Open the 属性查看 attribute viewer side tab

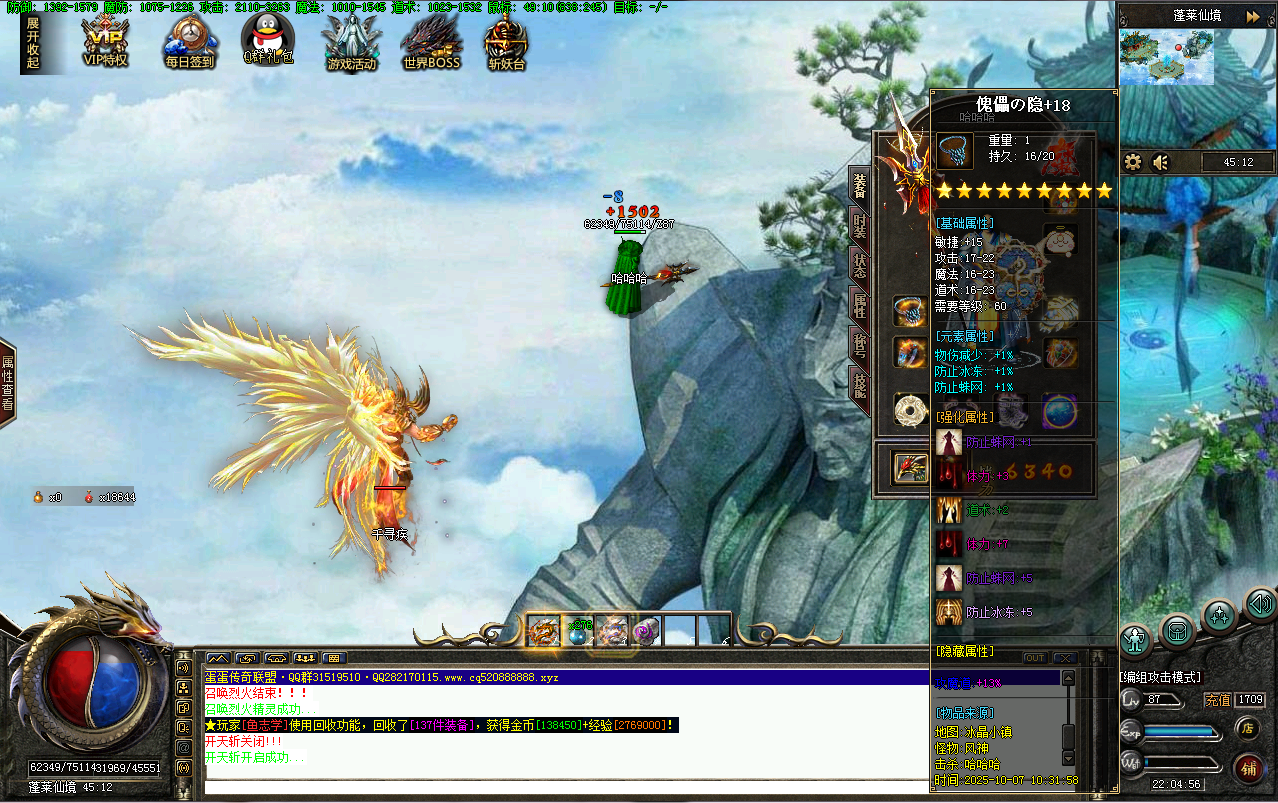(x=8, y=383)
